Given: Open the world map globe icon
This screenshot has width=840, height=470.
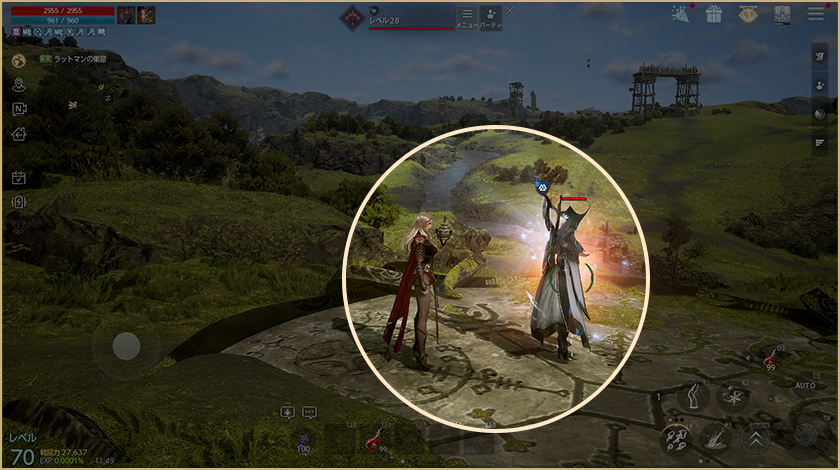Looking at the screenshot, I should coord(18,61).
